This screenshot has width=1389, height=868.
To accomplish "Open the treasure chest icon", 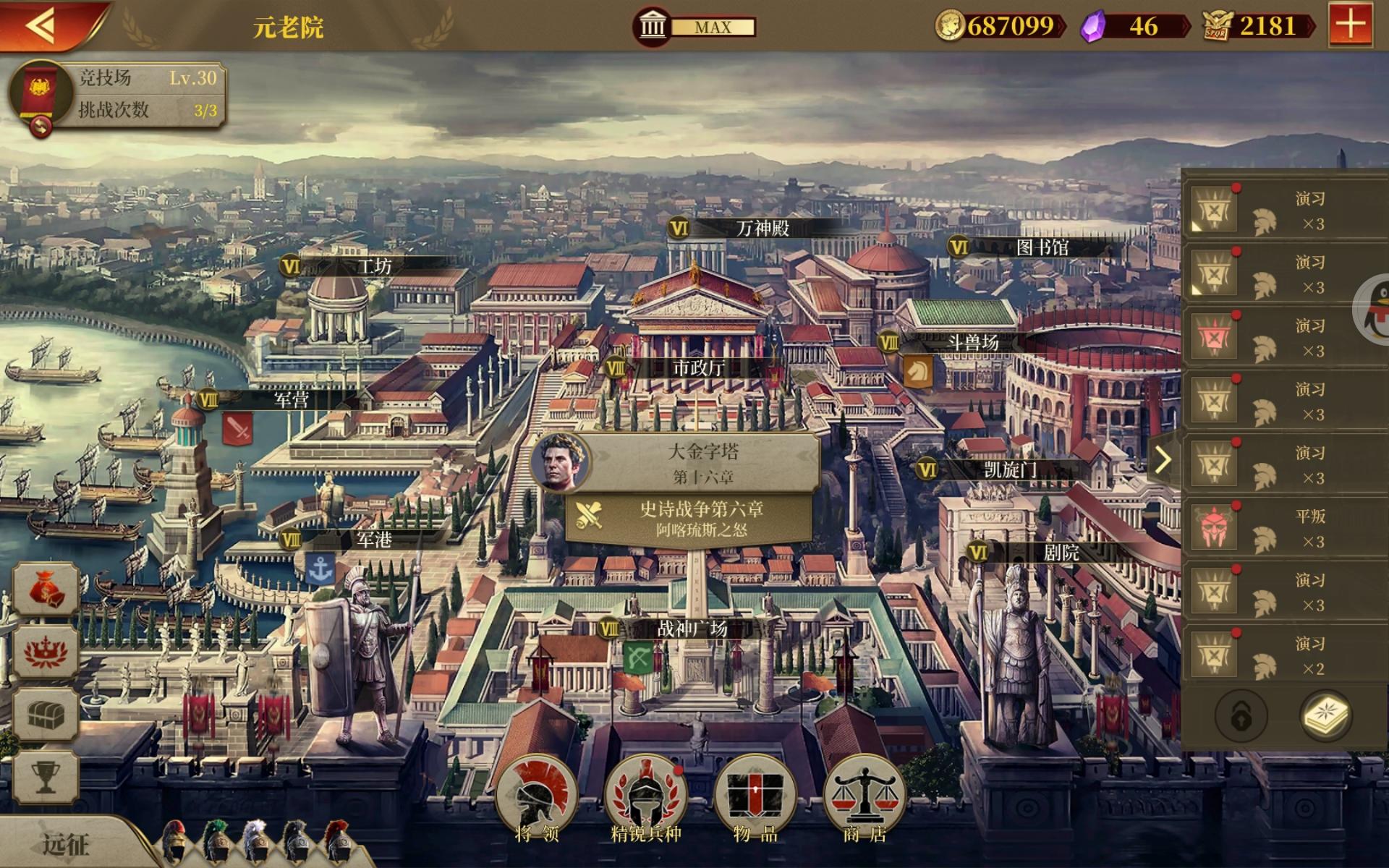I will point(45,715).
